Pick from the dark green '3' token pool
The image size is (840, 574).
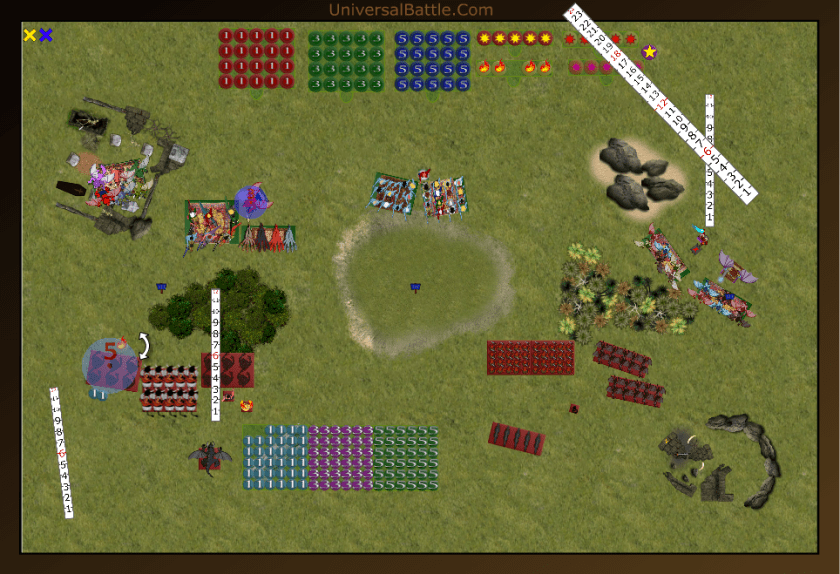(345, 59)
